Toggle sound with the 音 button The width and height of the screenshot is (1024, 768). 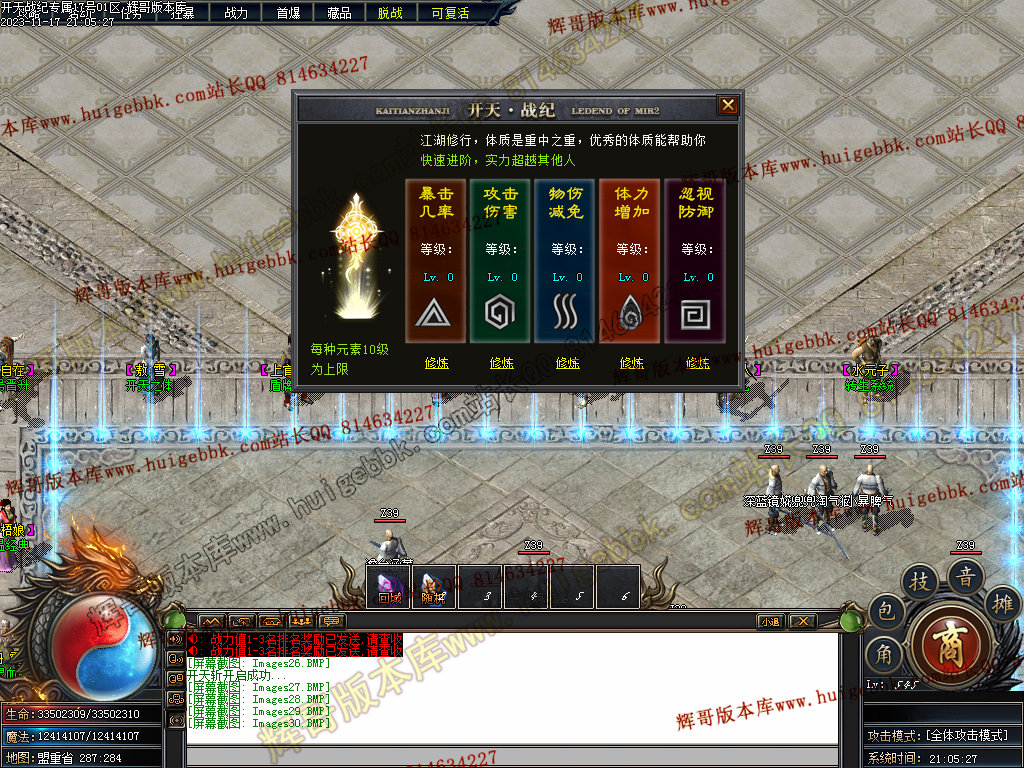[966, 576]
